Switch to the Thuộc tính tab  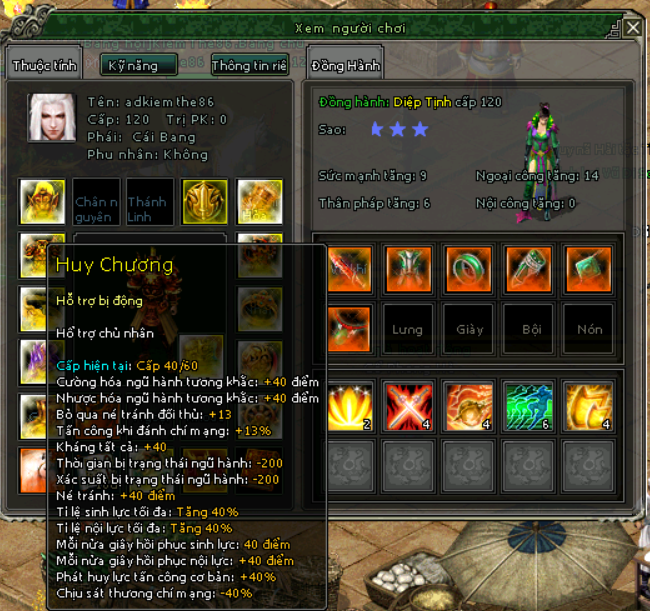(46, 66)
